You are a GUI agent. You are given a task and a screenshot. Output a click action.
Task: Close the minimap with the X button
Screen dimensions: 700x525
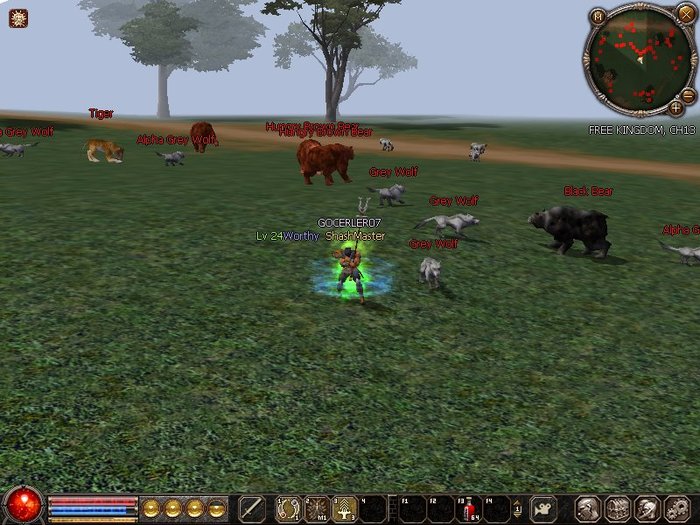click(685, 14)
